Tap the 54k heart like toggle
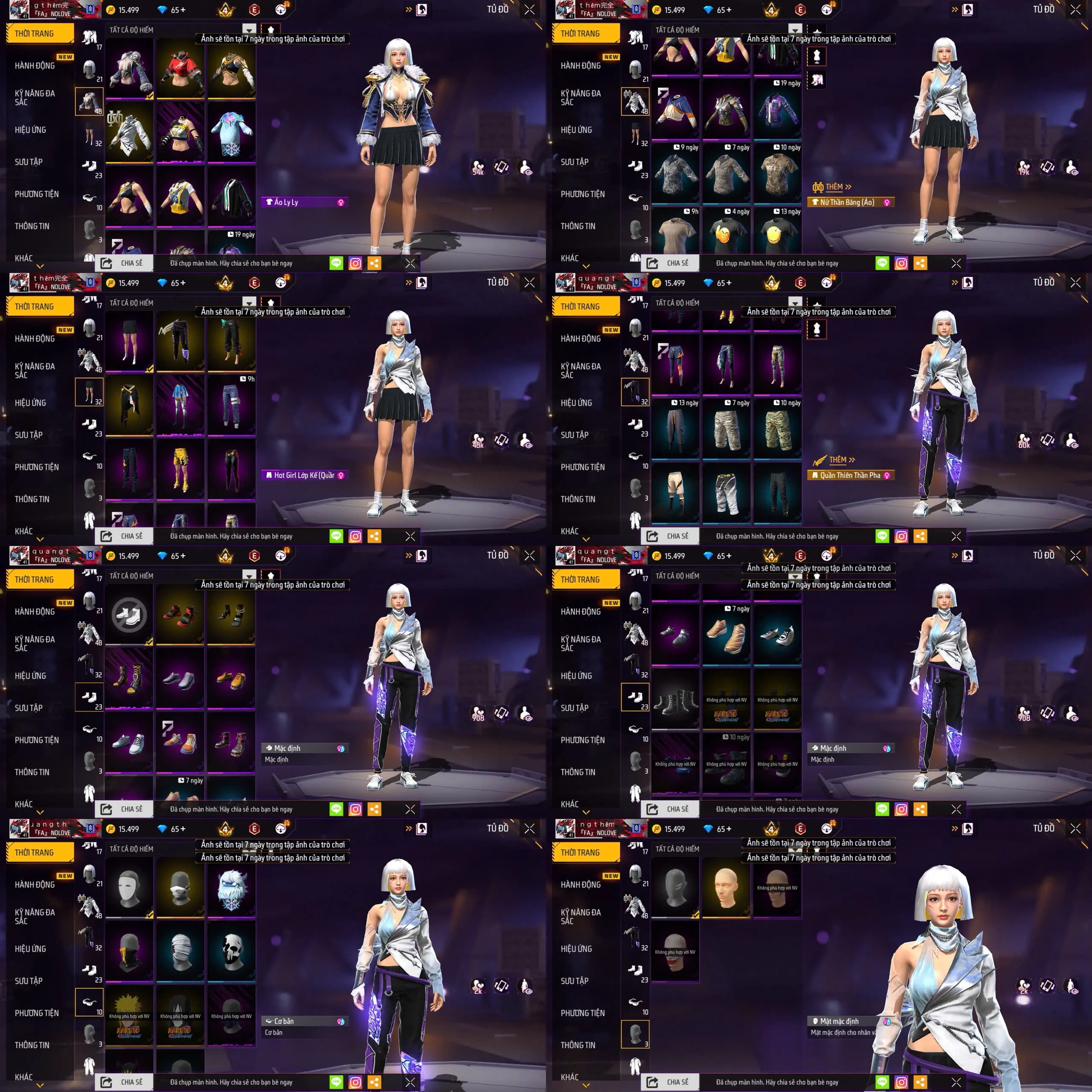Screen dimensions: 1092x1092 click(x=478, y=167)
